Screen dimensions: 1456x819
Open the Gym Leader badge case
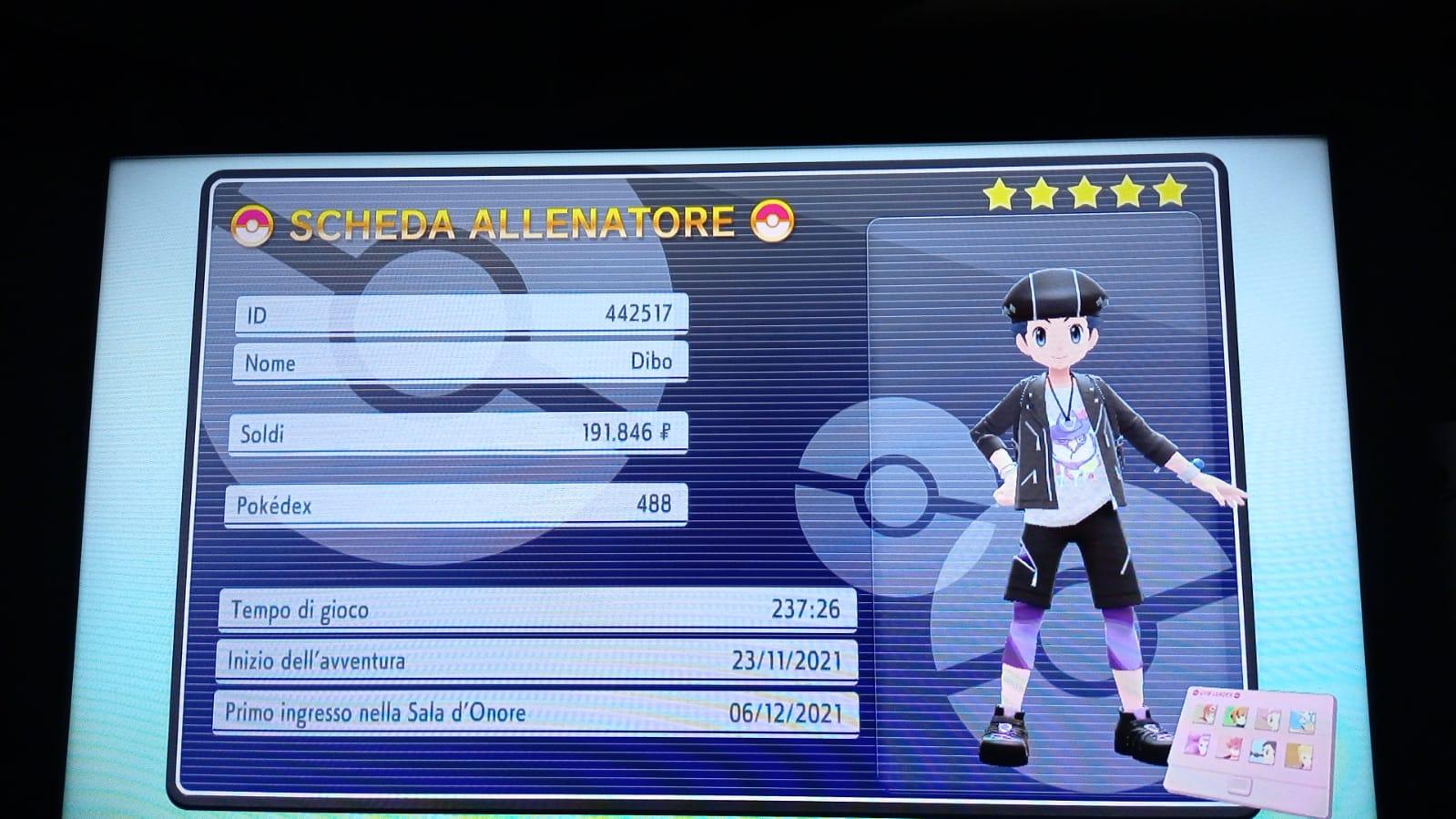(x=1250, y=739)
